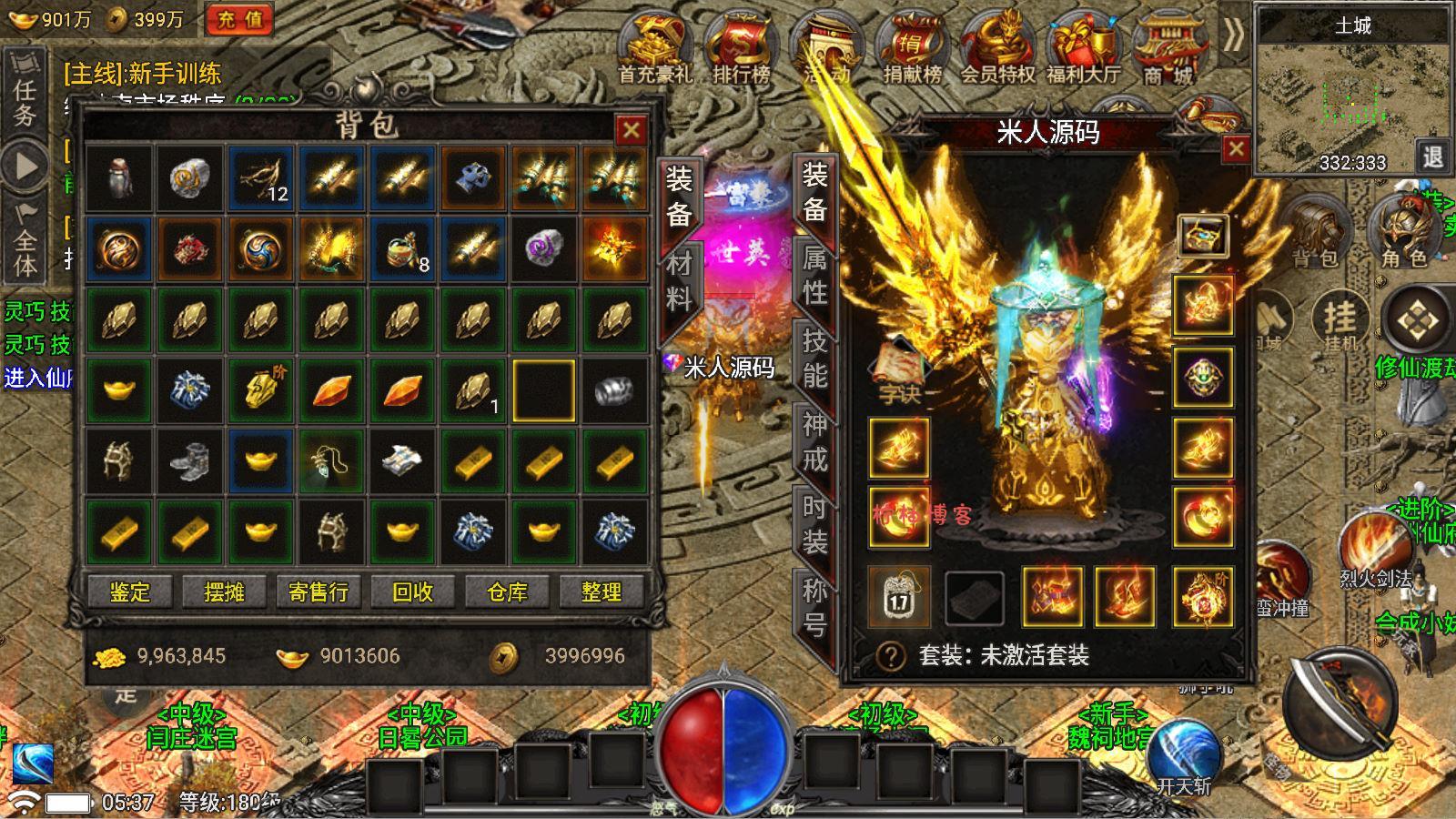Close the character equipment panel
This screenshot has width=1456, height=819.
coord(1235,149)
